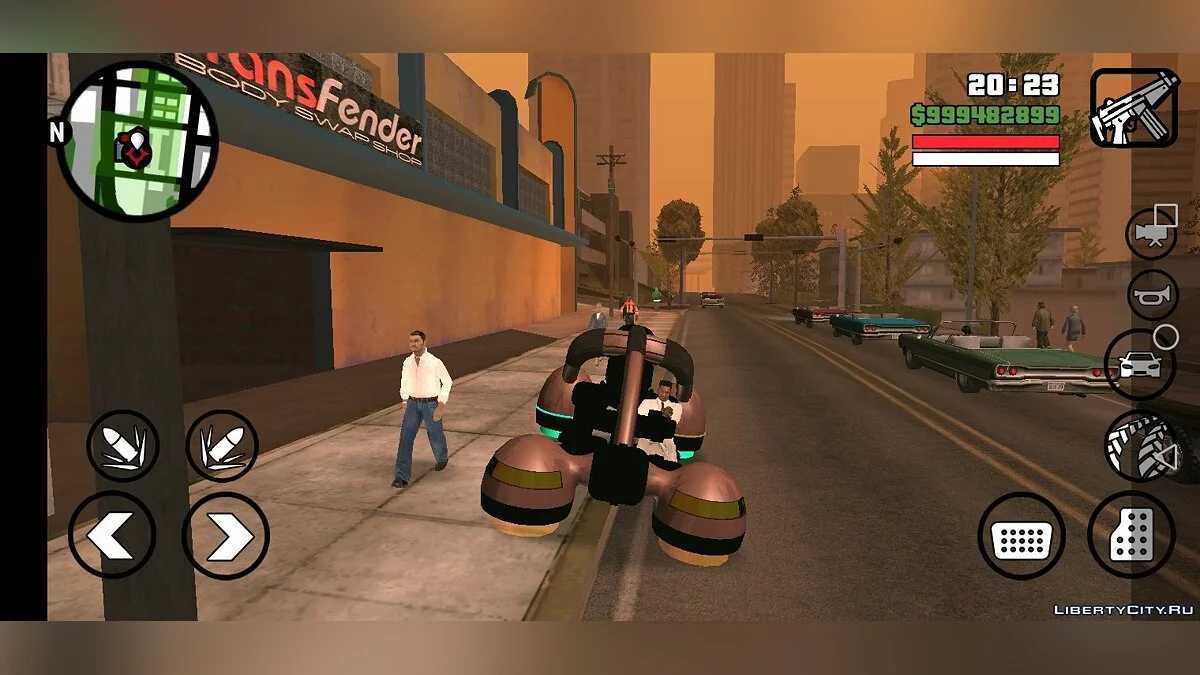Tap the circular radar minimap
The height and width of the screenshot is (675, 1200).
[x=137, y=142]
